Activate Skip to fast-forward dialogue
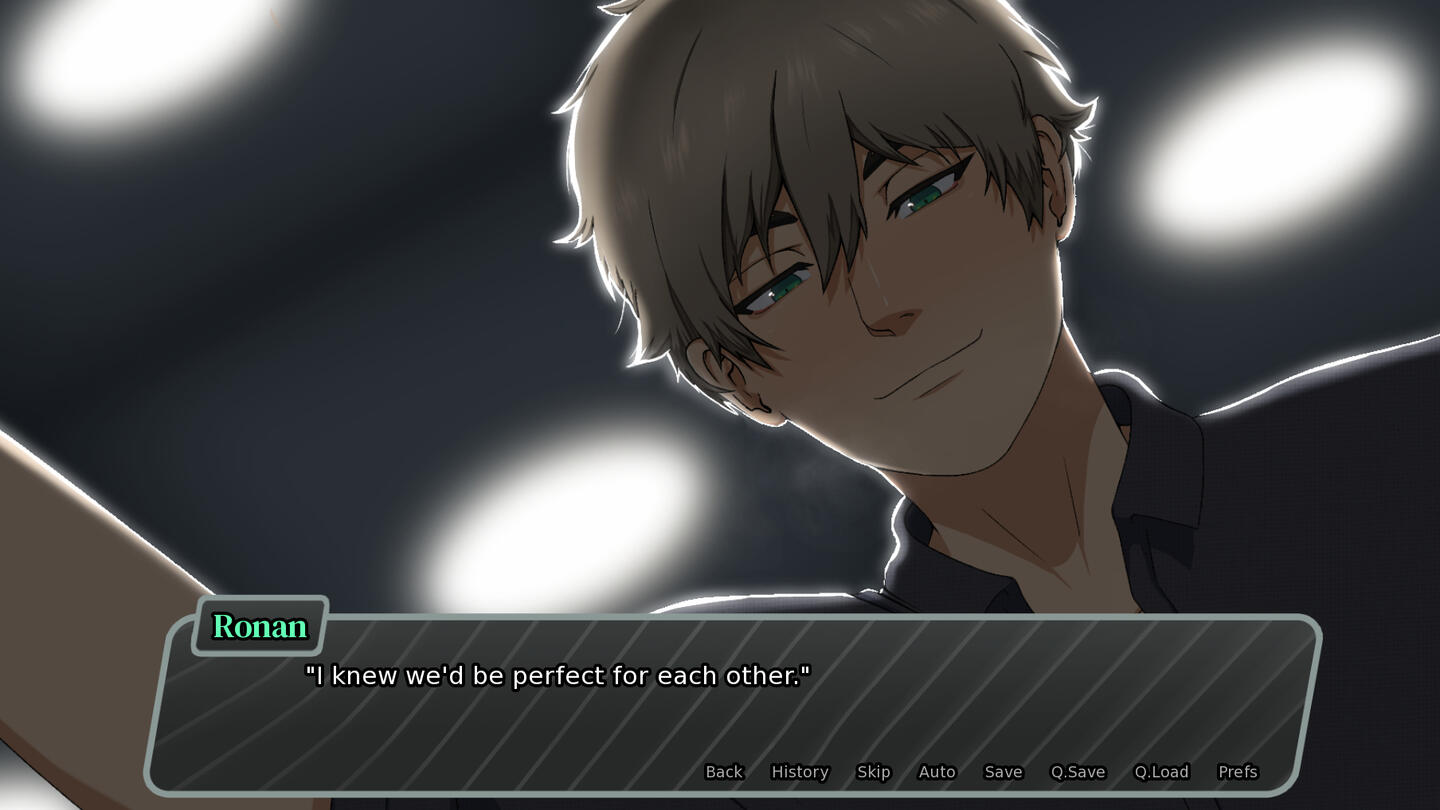 point(873,772)
